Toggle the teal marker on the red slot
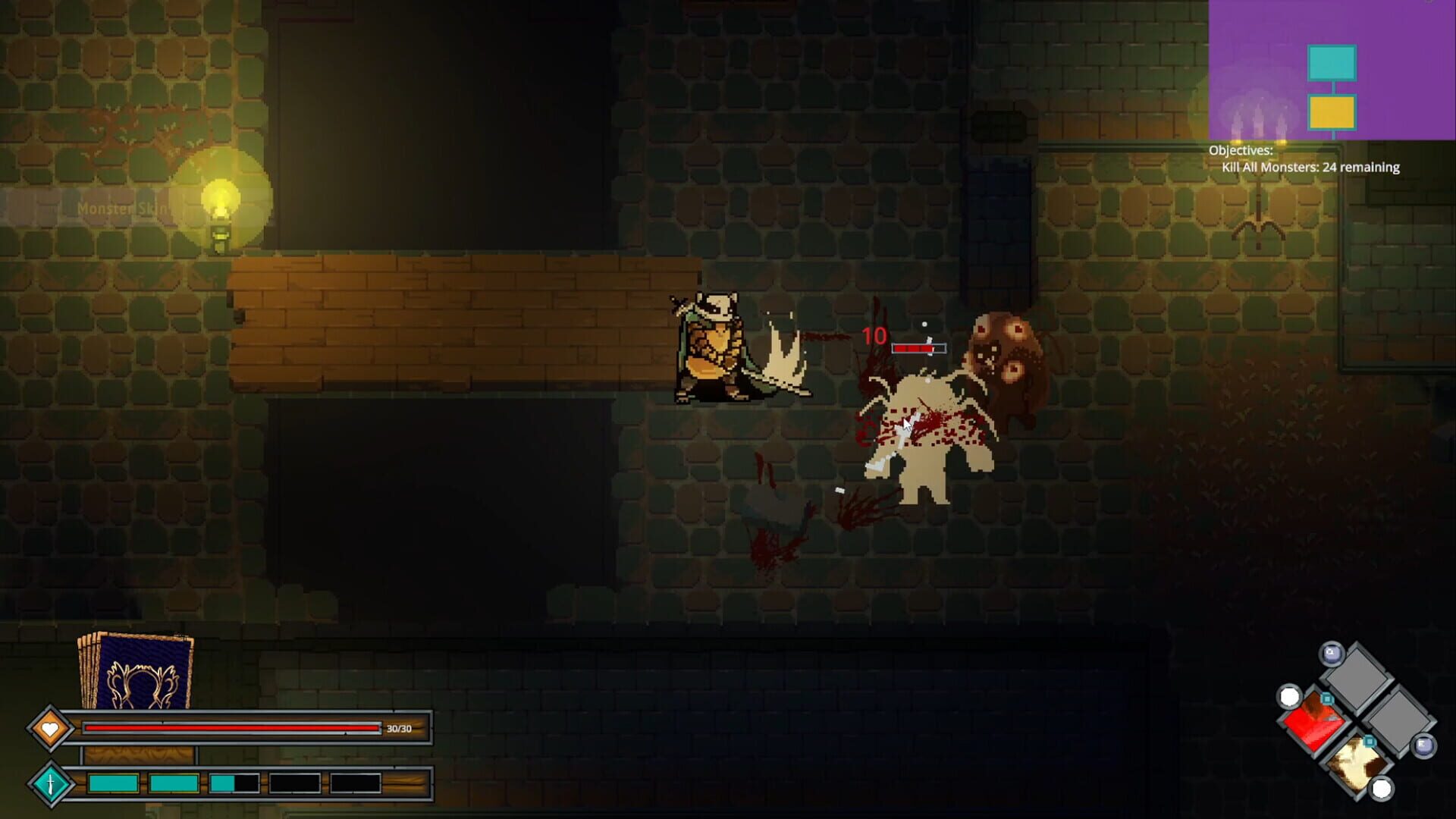 point(1327,698)
